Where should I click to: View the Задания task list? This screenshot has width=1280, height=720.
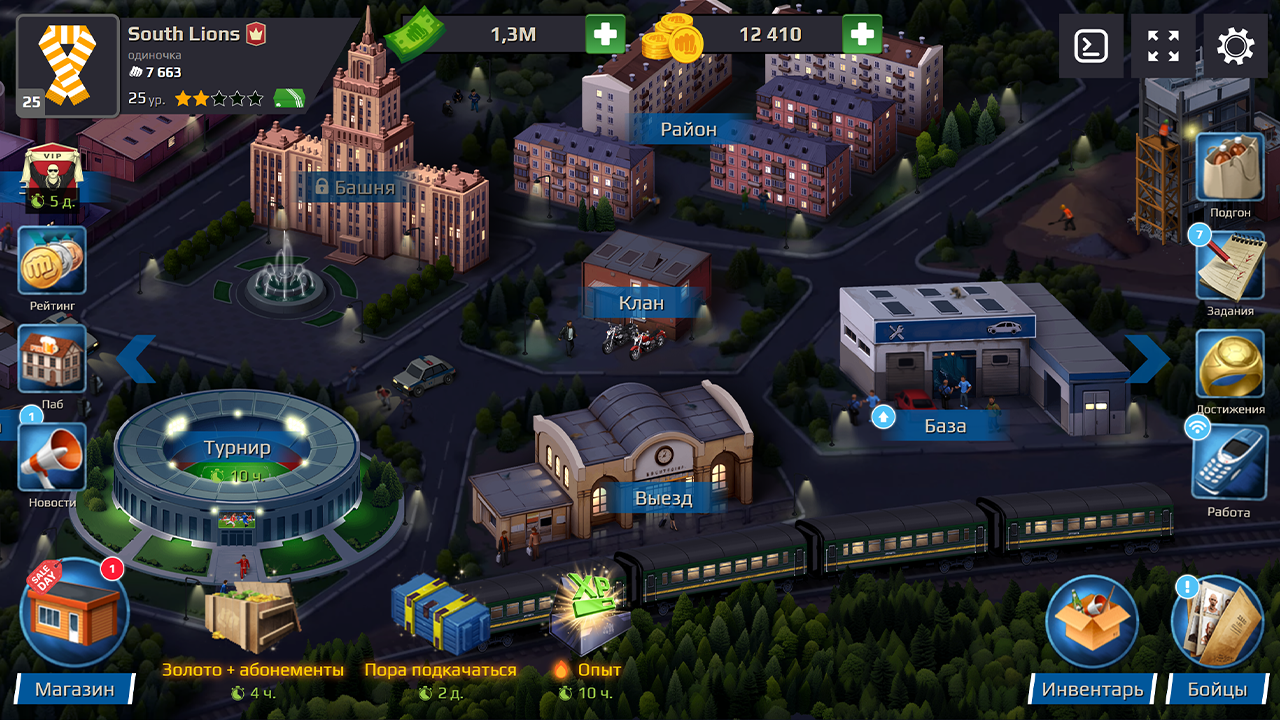[1229, 265]
